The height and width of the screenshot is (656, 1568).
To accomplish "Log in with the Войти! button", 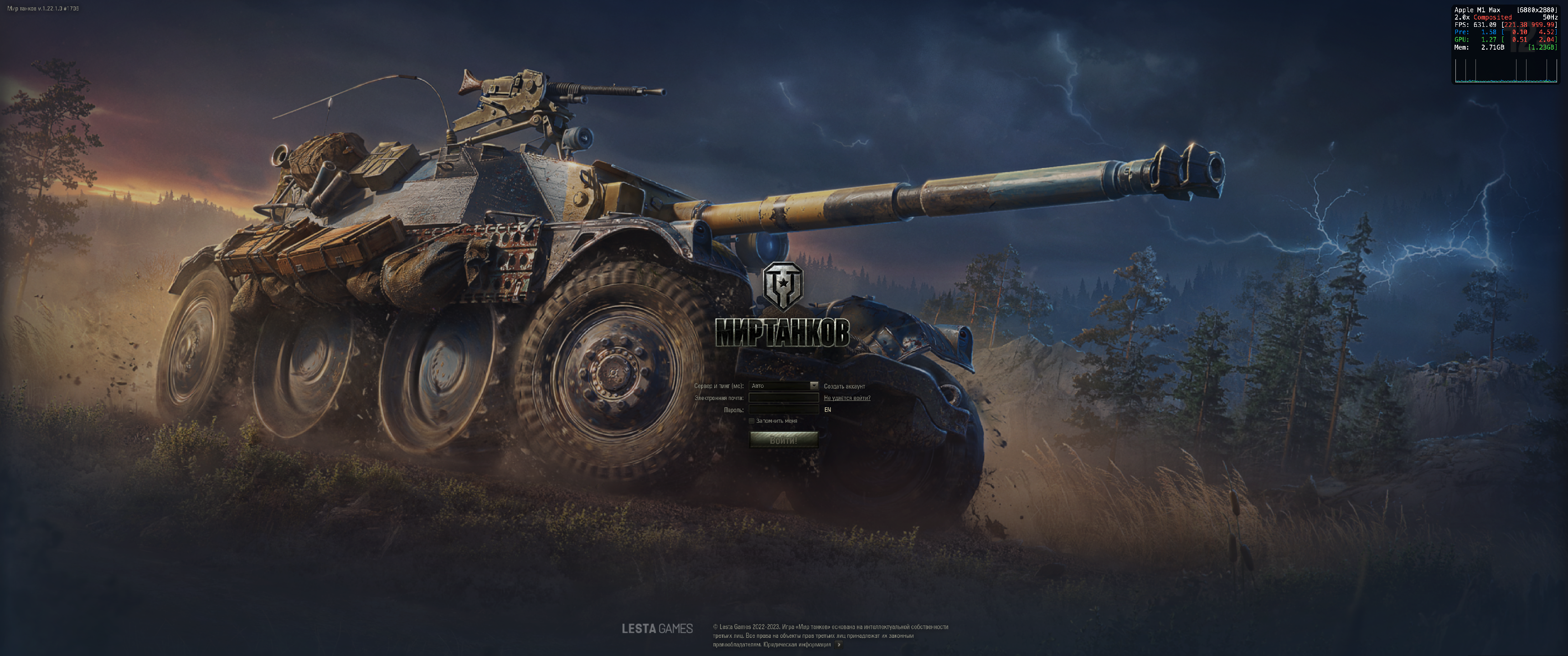I will click(784, 440).
